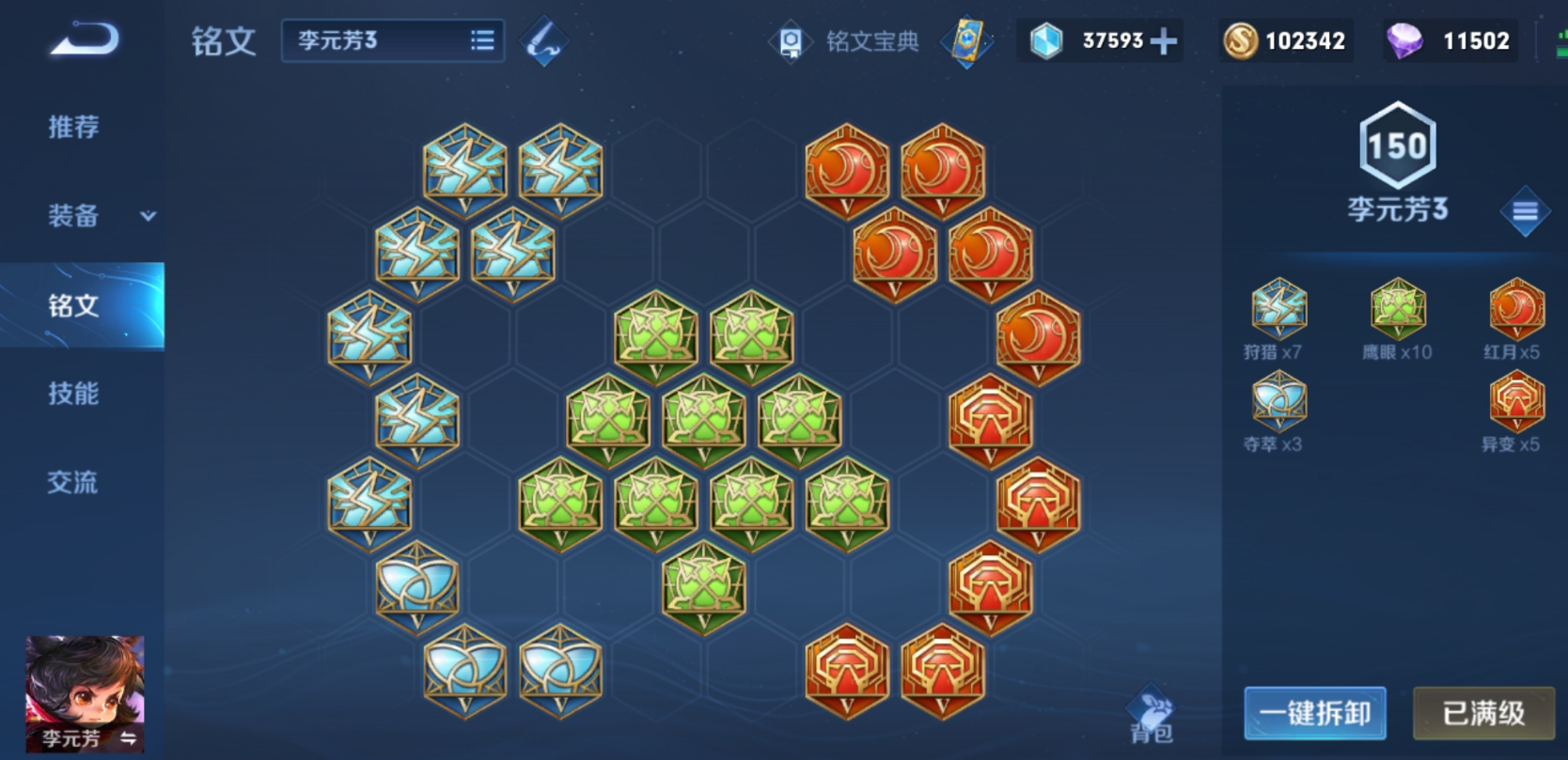Screen dimensions: 1568x760
Task: Click the 一键拆卸 button
Action: coord(1314,713)
